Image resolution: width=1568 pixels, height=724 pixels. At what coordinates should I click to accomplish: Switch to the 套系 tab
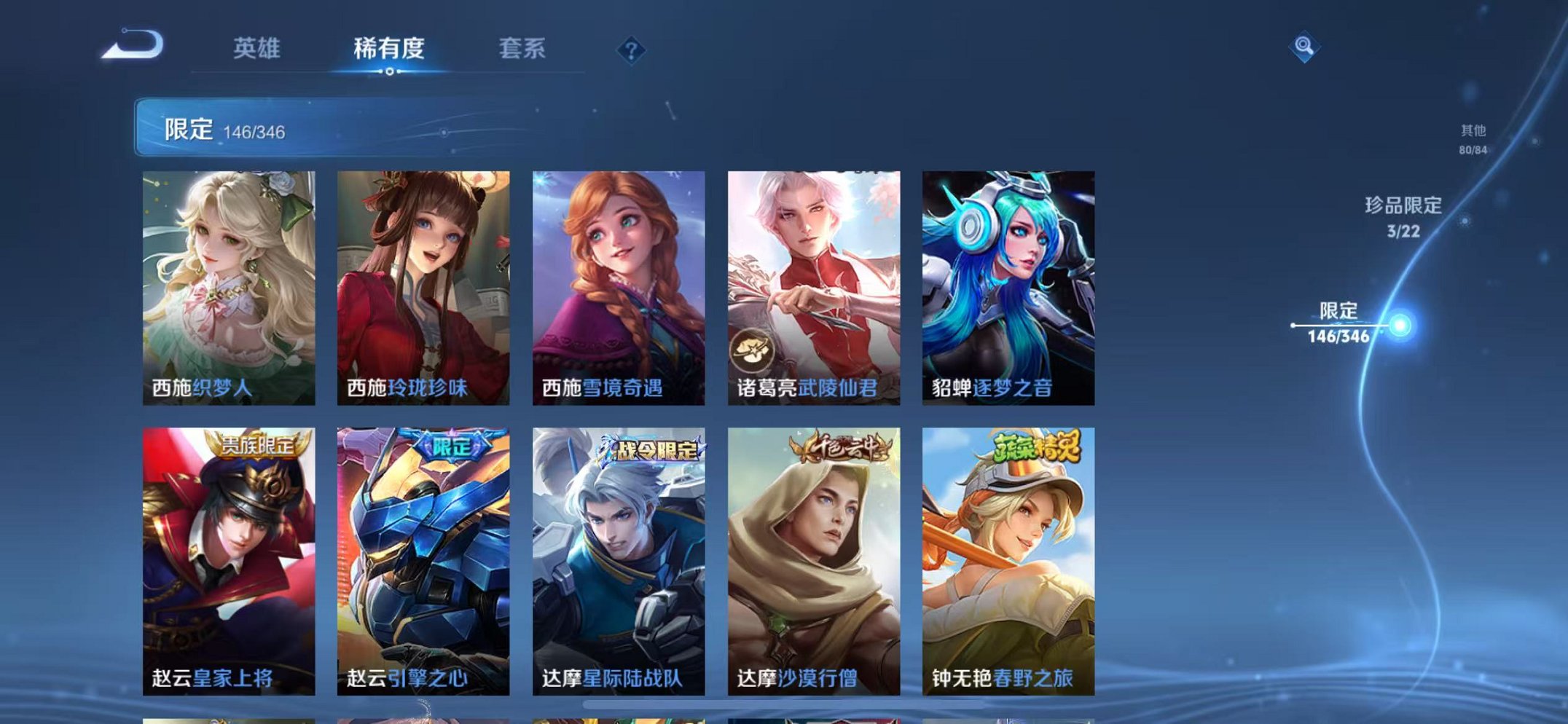click(x=524, y=47)
